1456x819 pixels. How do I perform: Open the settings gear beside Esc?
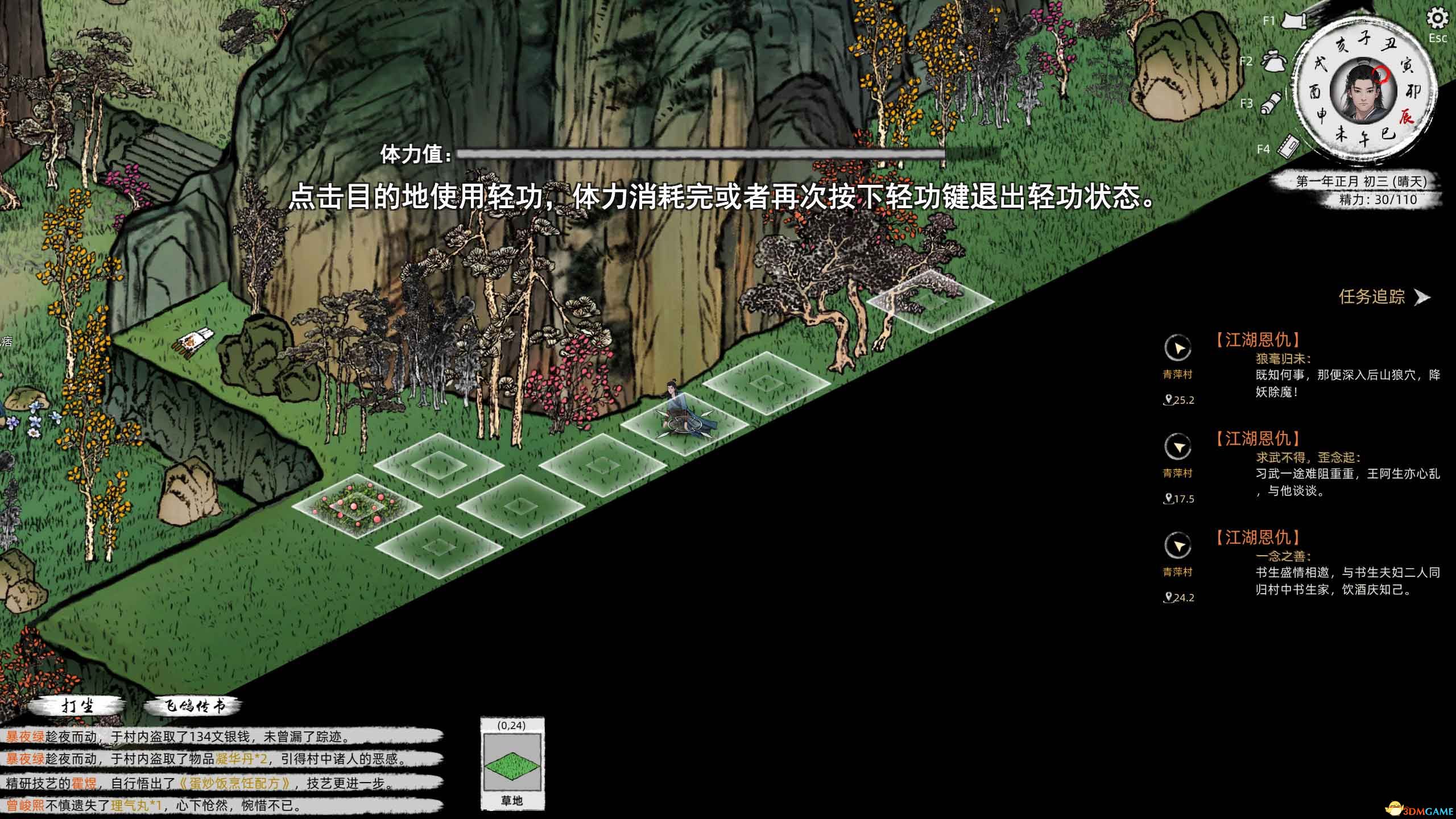pyautogui.click(x=1439, y=19)
